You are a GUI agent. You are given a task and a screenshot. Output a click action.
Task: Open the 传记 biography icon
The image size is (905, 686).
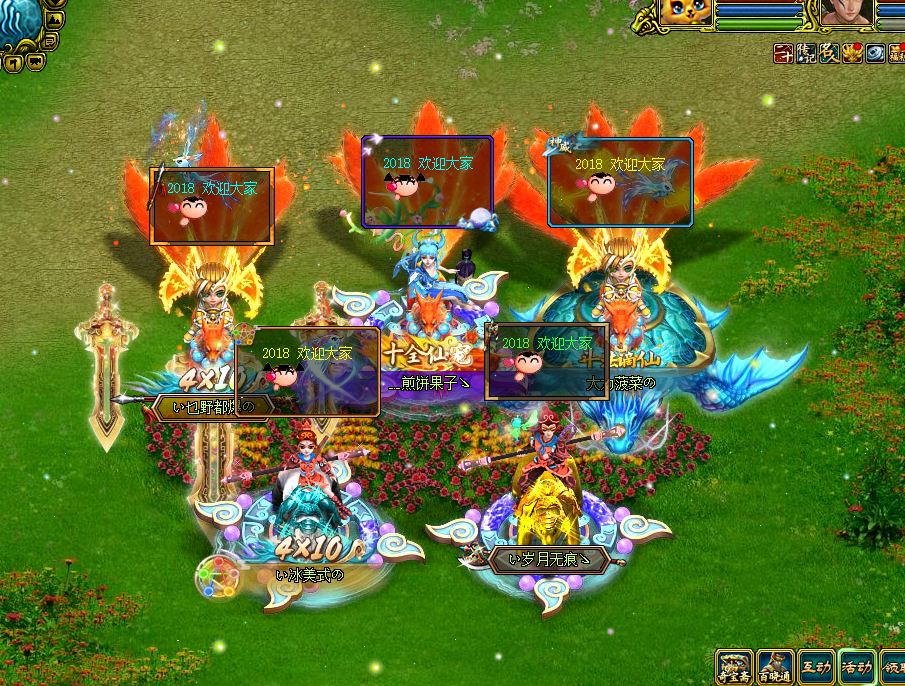pyautogui.click(x=806, y=54)
